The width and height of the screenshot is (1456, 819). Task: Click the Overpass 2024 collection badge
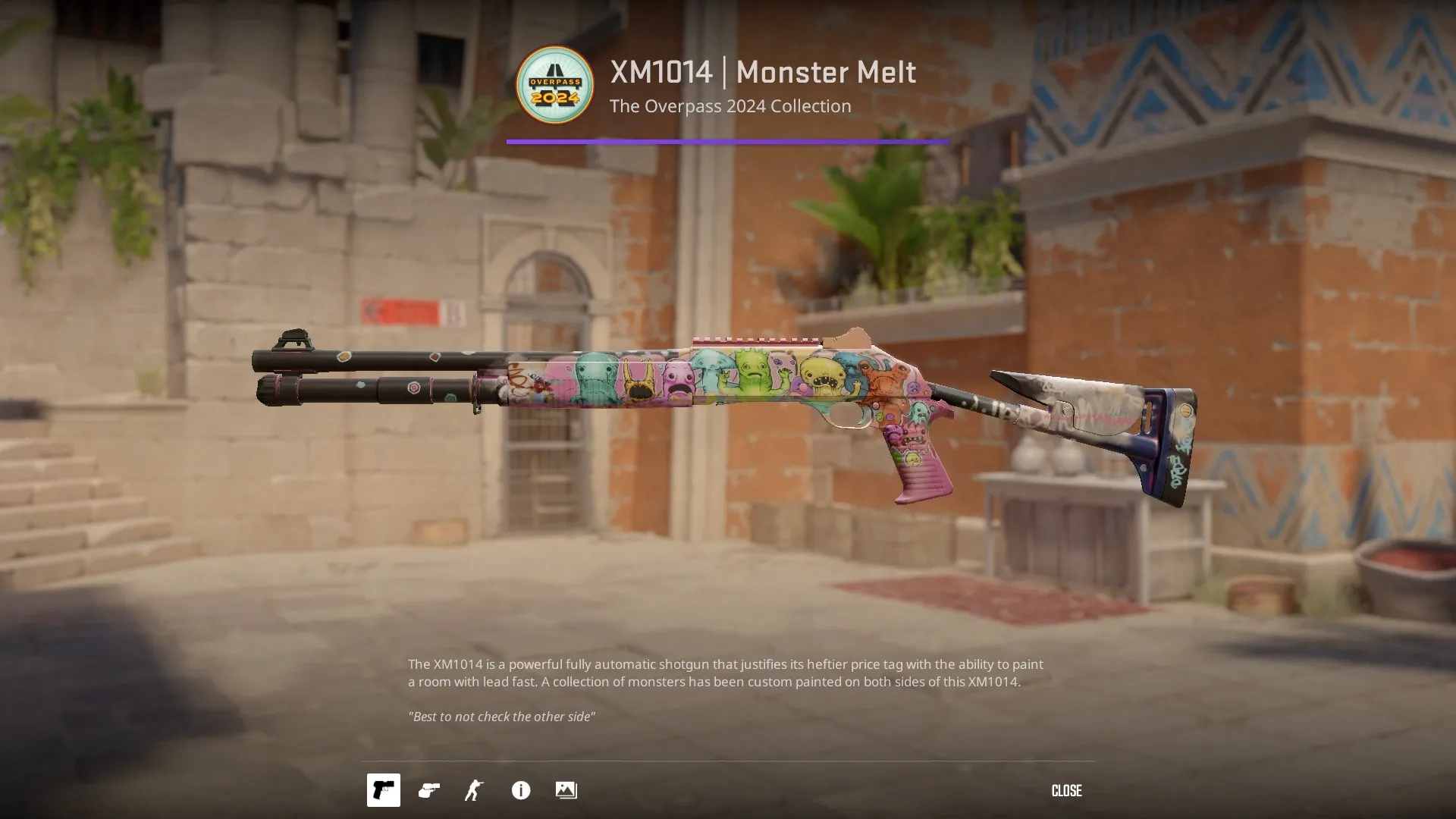tap(554, 85)
